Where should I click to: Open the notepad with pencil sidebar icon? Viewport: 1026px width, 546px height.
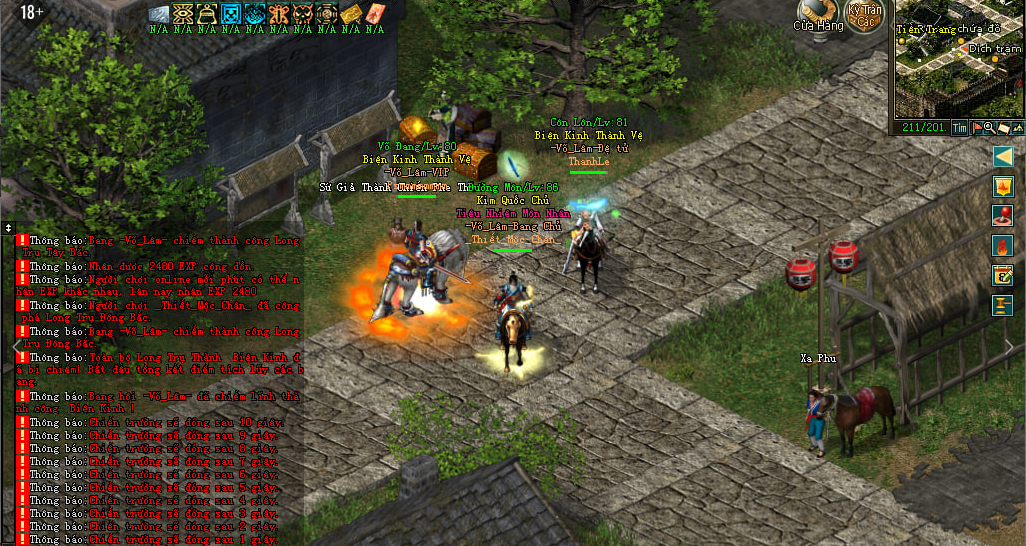[1003, 276]
